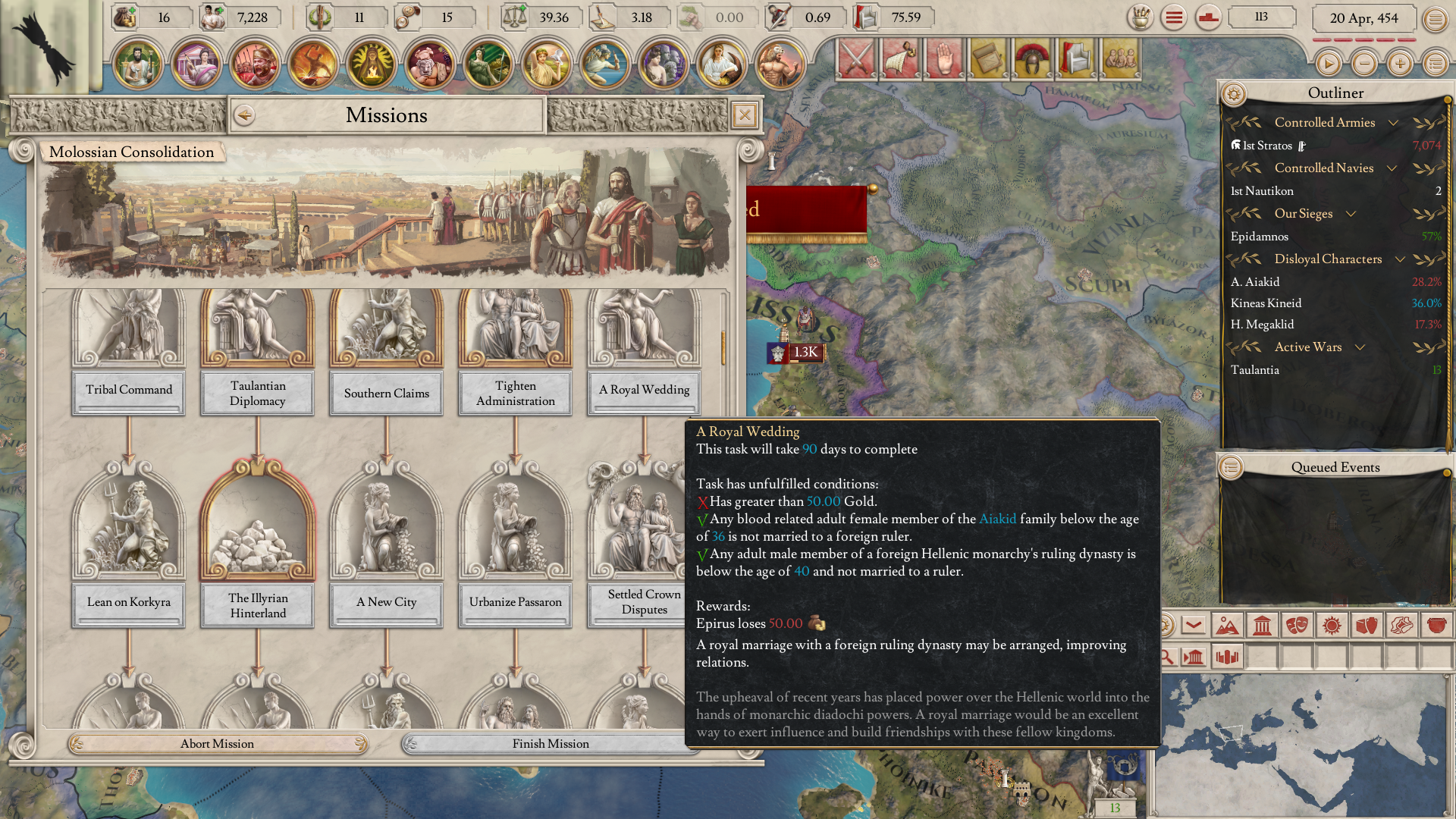
Task: Open Outliner settings gear
Action: pyautogui.click(x=1234, y=94)
